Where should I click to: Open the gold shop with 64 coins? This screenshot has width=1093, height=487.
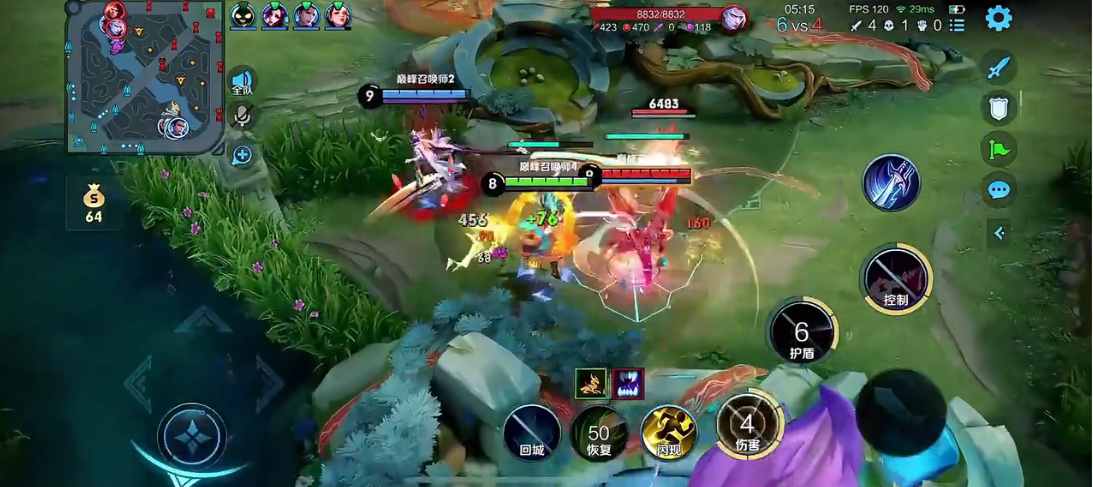(93, 203)
